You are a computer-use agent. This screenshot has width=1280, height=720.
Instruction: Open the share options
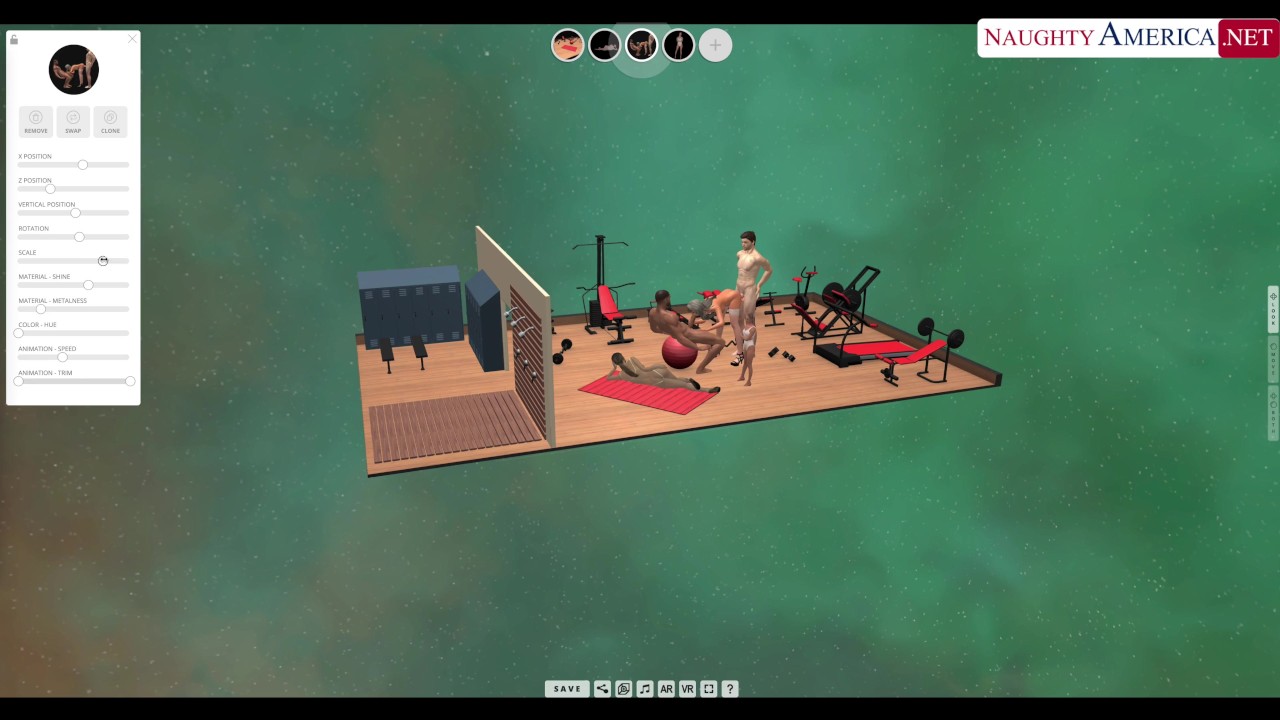coord(602,689)
